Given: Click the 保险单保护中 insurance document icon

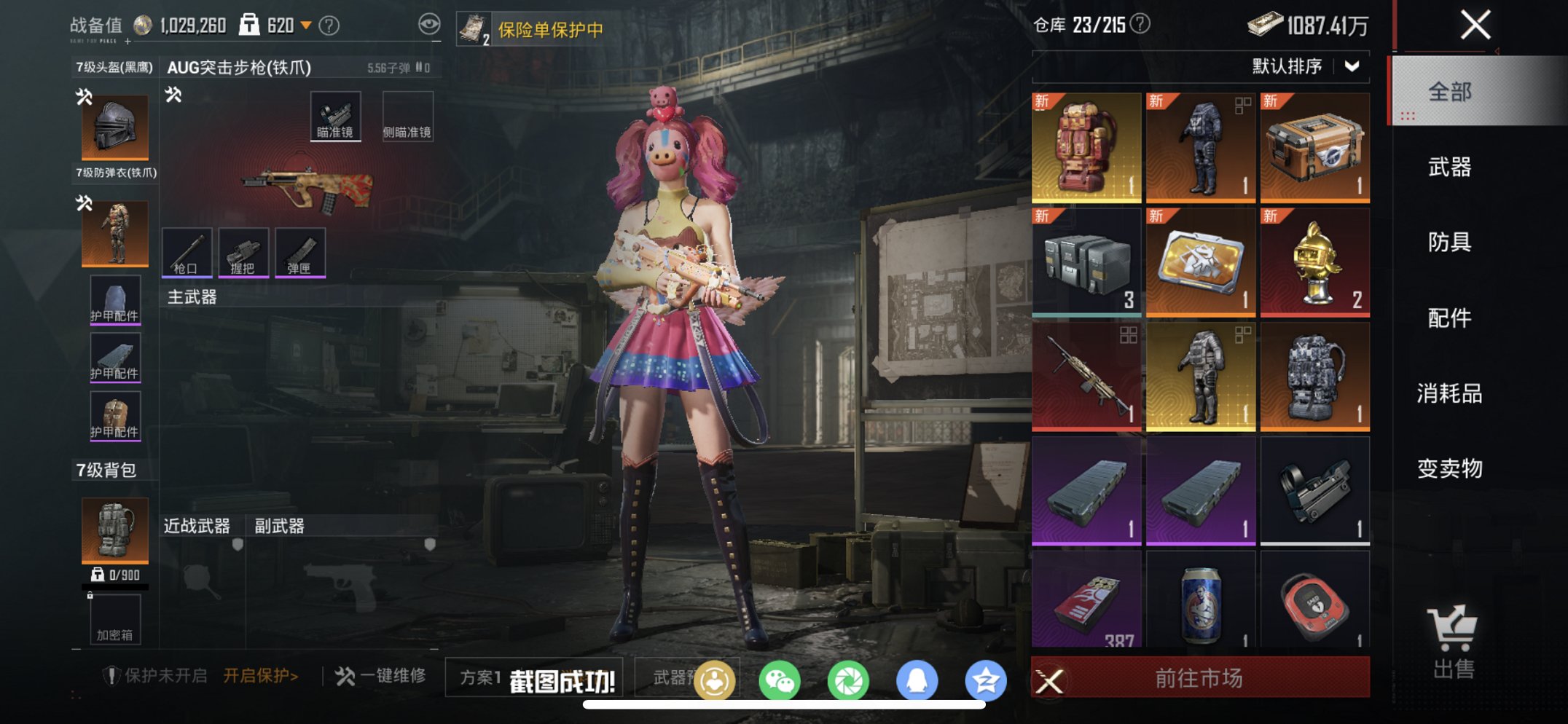Looking at the screenshot, I should (x=474, y=26).
